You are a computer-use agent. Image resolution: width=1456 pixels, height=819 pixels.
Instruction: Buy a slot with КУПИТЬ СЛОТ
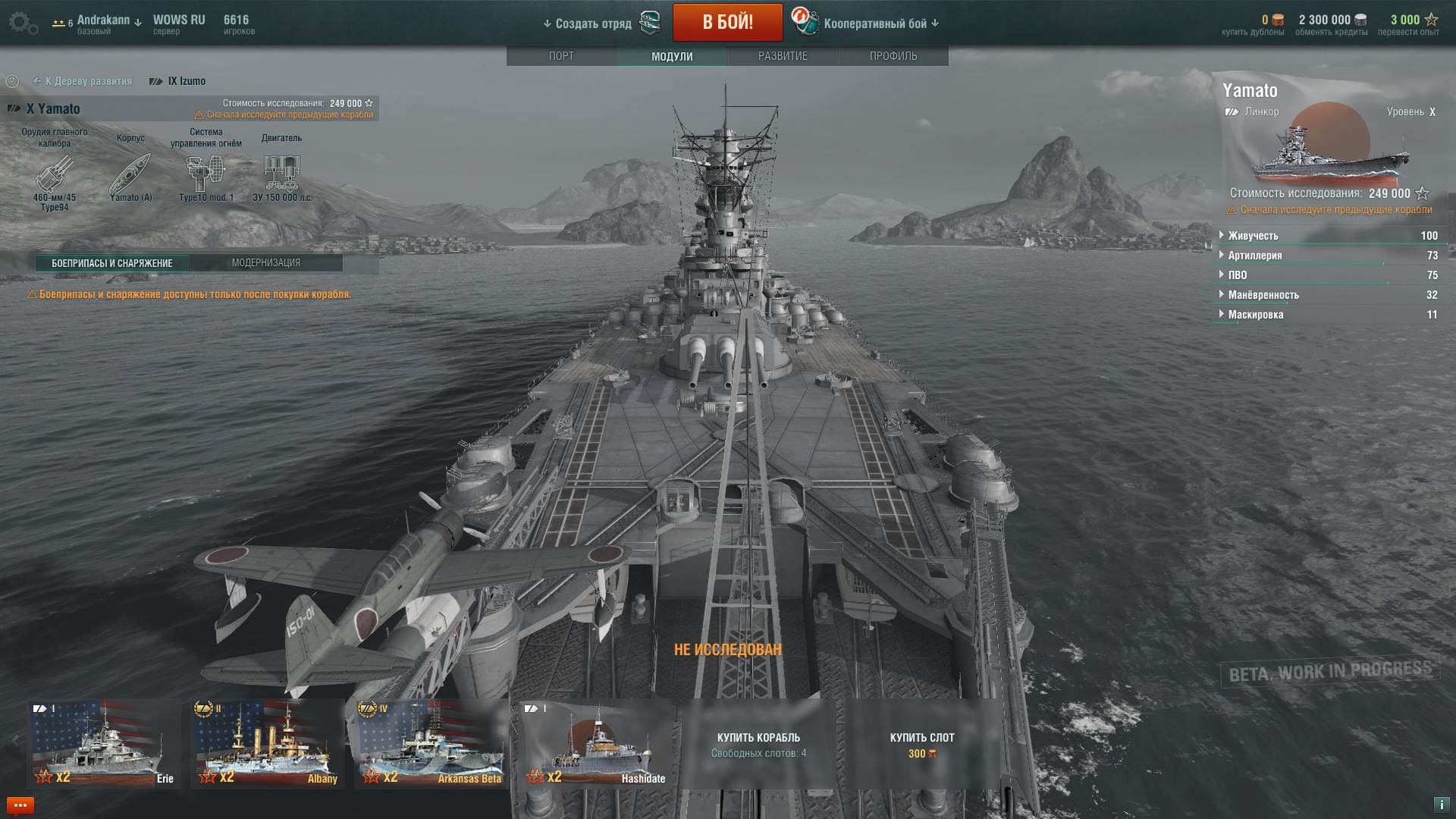pyautogui.click(x=922, y=743)
